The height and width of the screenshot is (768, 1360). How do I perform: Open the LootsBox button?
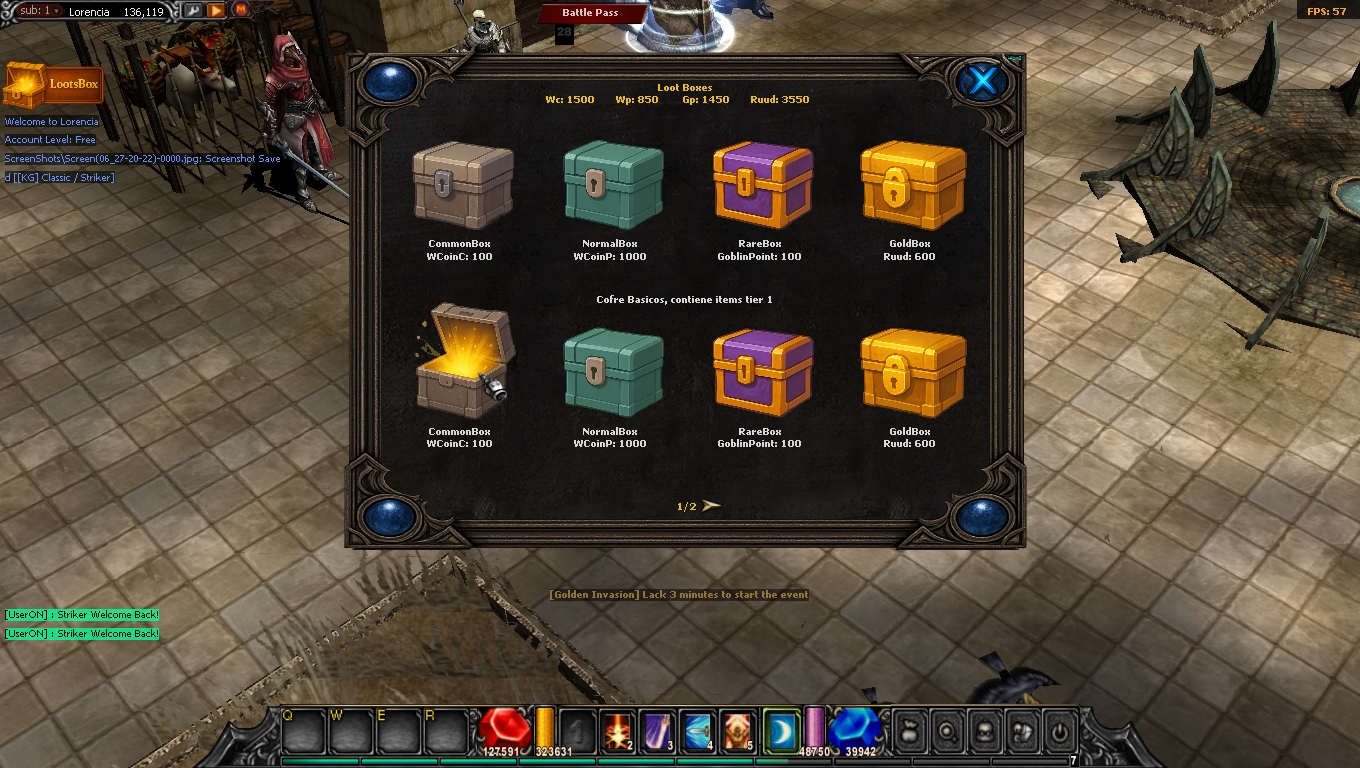click(53, 85)
